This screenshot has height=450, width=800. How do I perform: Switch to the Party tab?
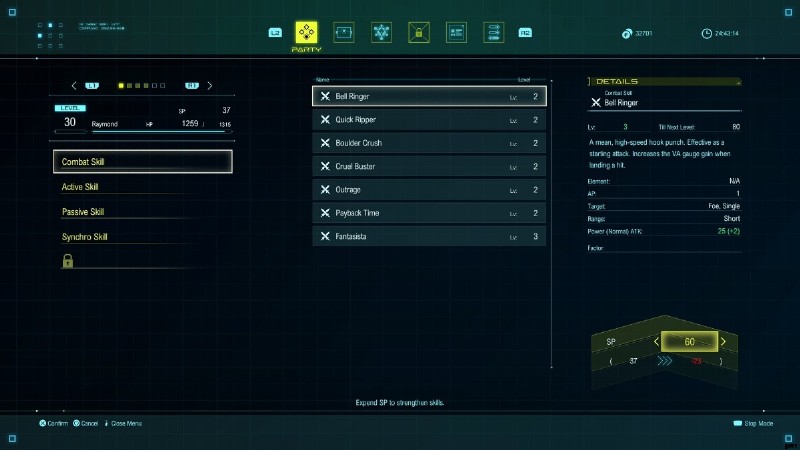[x=306, y=34]
